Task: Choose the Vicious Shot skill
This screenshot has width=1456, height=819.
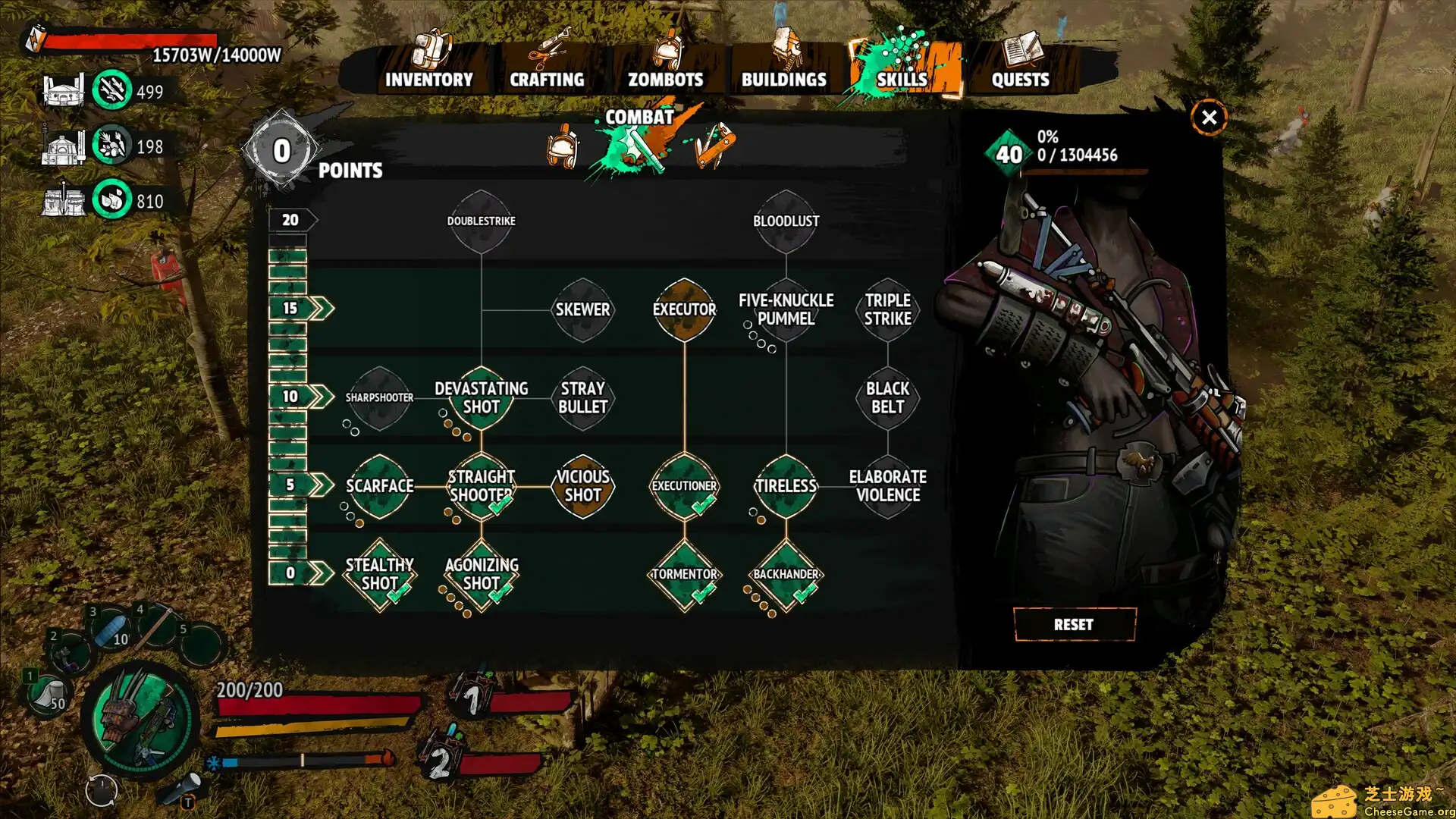Action: [582, 486]
